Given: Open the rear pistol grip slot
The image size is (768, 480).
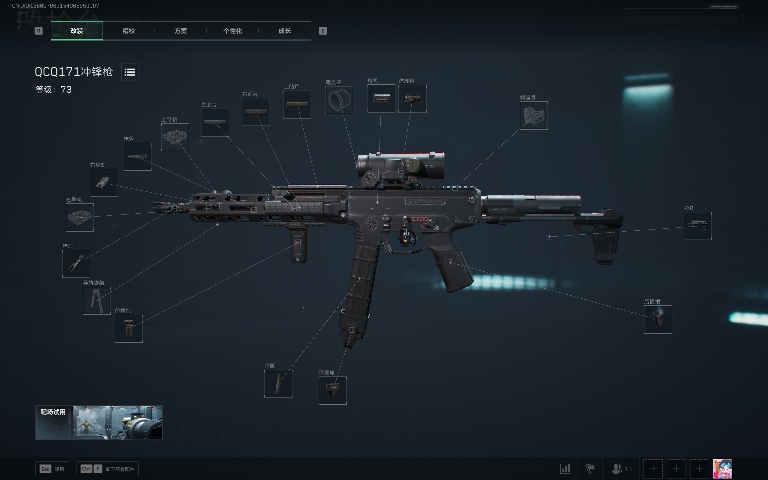Looking at the screenshot, I should click(658, 319).
